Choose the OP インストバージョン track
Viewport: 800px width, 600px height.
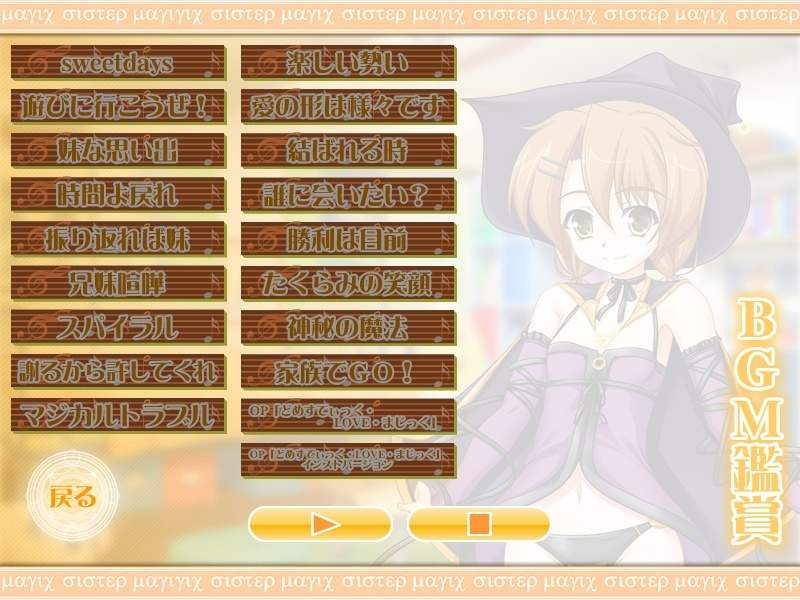coord(348,458)
